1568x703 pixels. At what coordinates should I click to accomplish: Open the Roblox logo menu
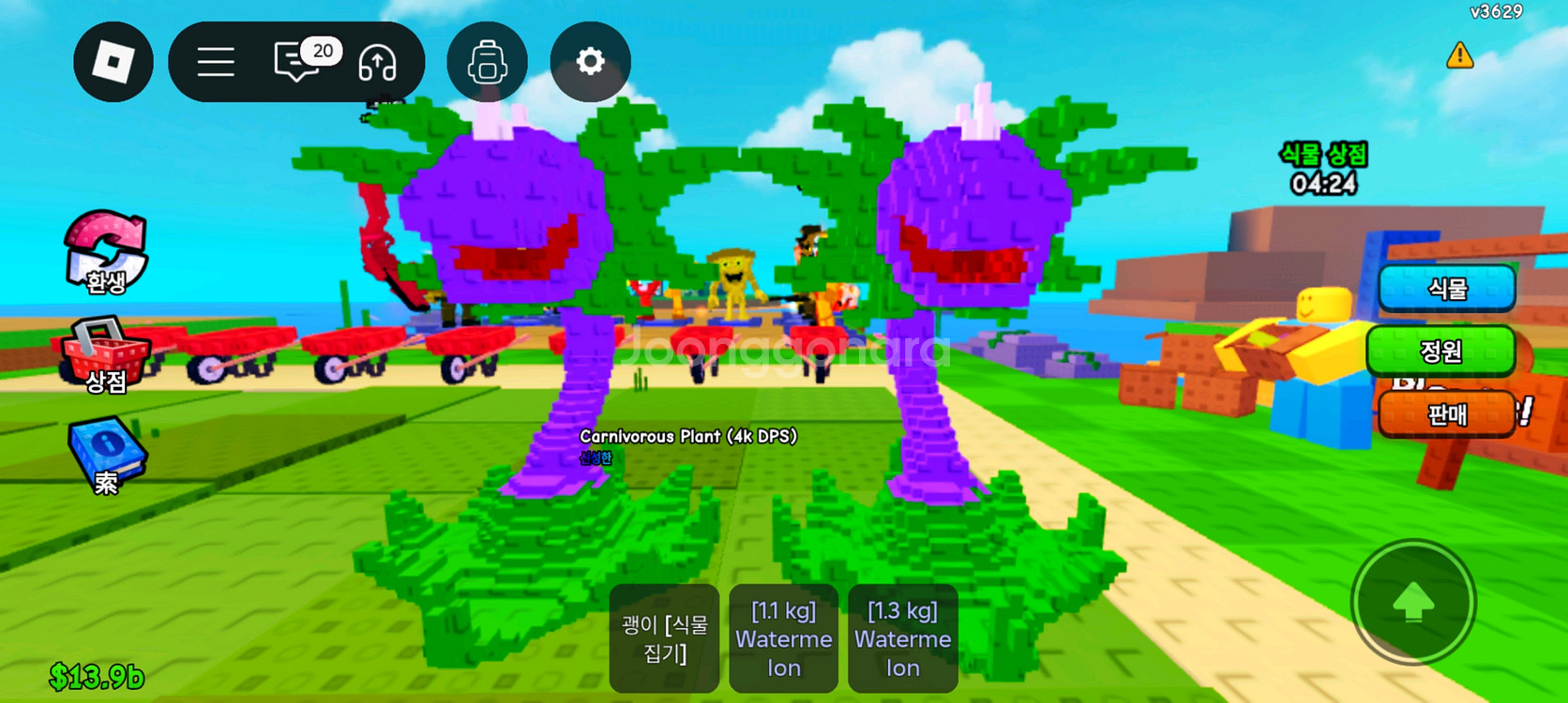click(113, 62)
